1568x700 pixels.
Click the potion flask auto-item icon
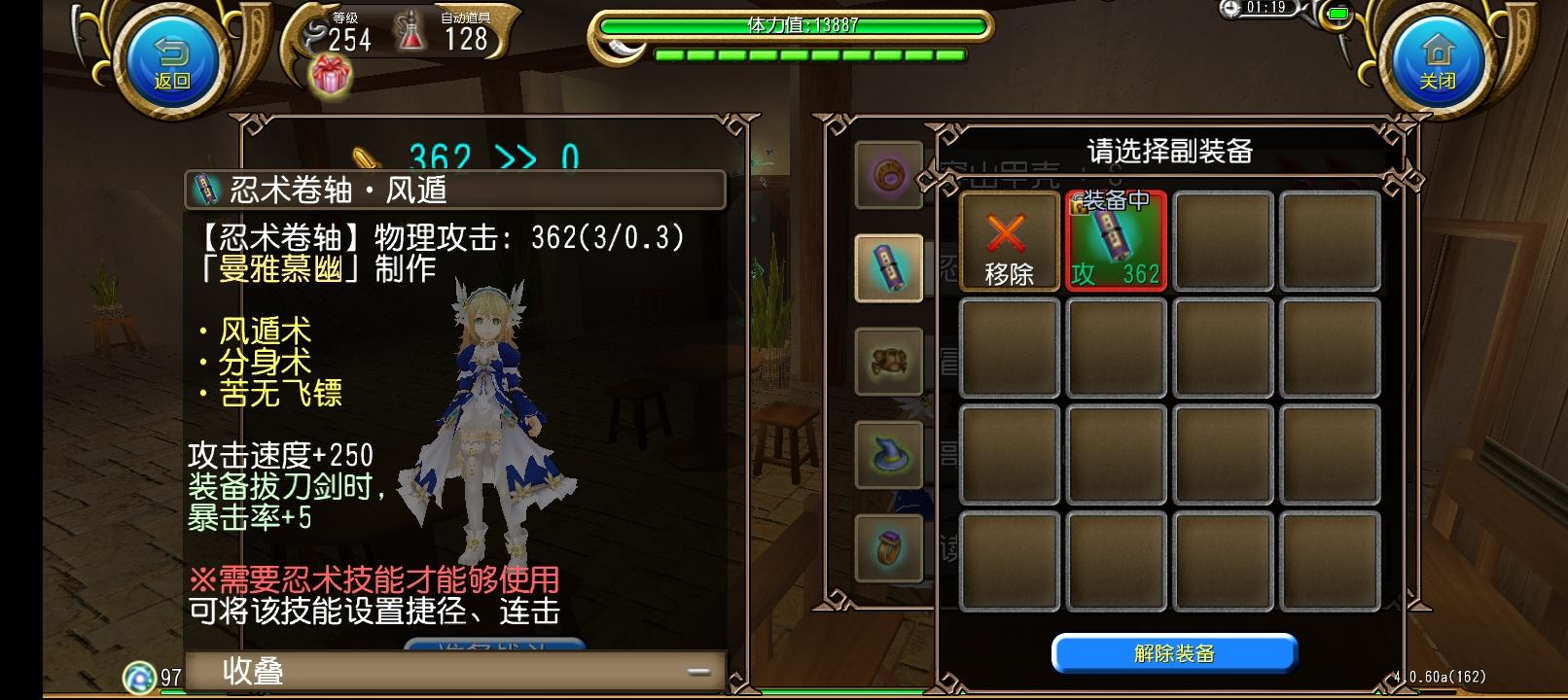click(x=412, y=30)
